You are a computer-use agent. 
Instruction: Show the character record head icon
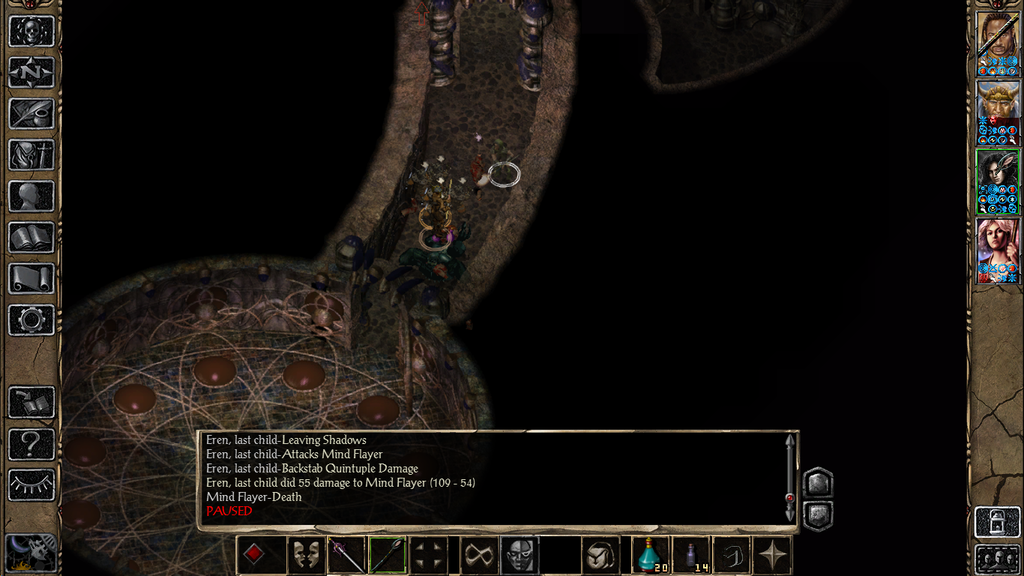pos(31,196)
